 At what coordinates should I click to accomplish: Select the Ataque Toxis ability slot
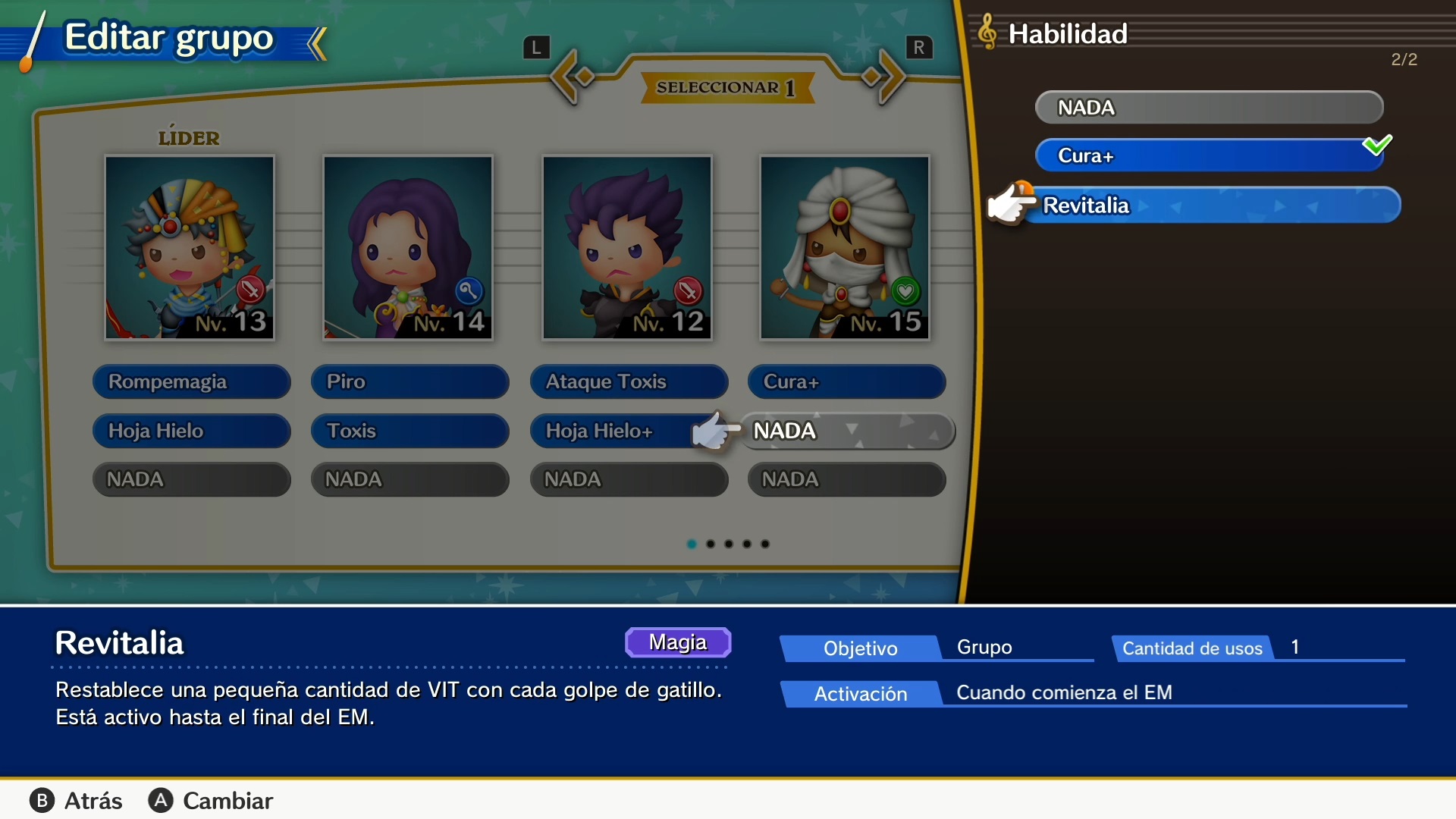(629, 381)
